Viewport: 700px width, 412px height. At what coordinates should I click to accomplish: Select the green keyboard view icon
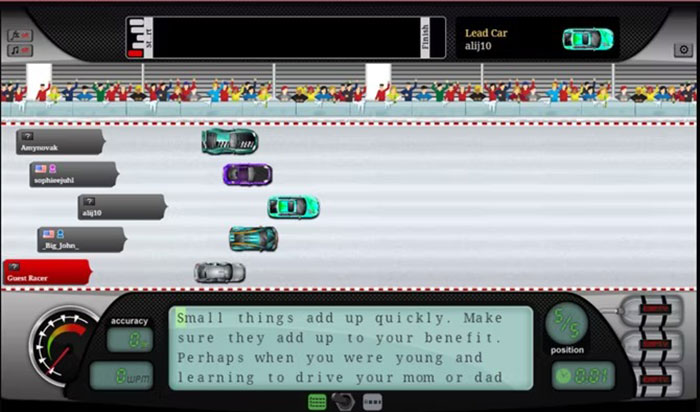point(318,401)
